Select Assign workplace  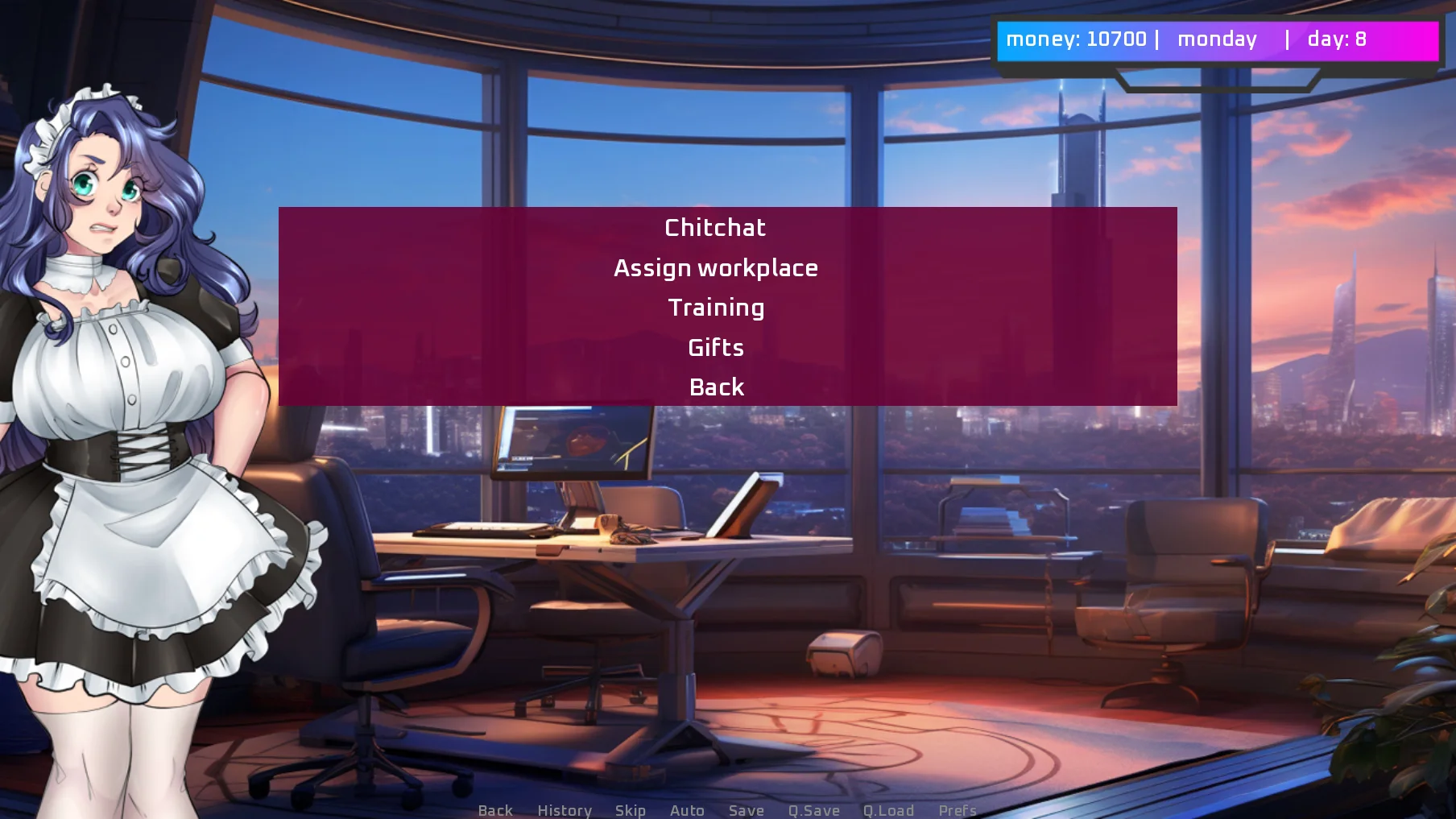715,268
